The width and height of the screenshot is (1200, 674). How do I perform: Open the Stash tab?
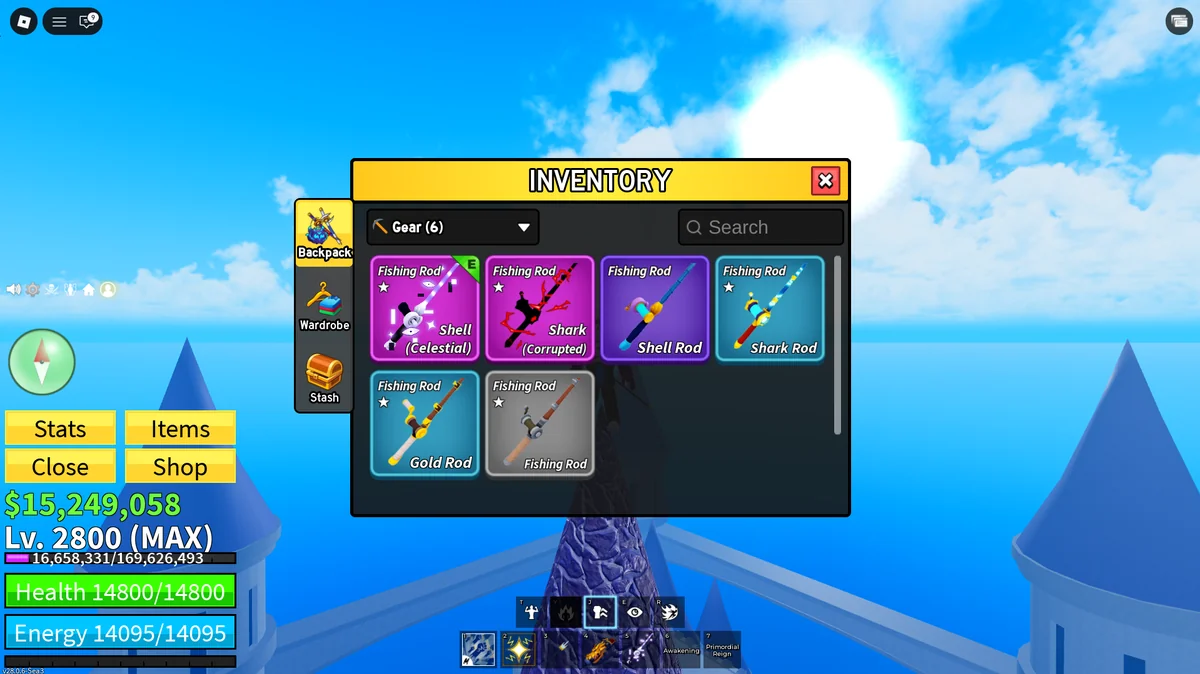(324, 378)
